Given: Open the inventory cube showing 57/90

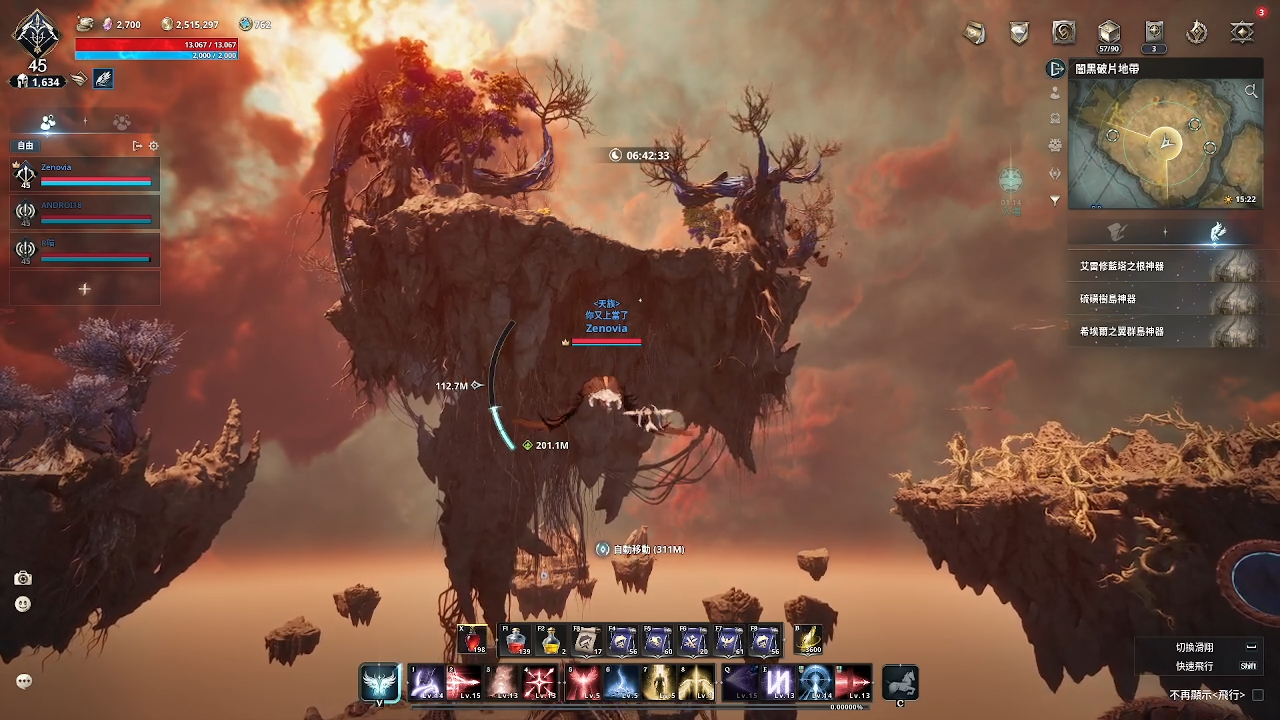Looking at the screenshot, I should 1108,33.
